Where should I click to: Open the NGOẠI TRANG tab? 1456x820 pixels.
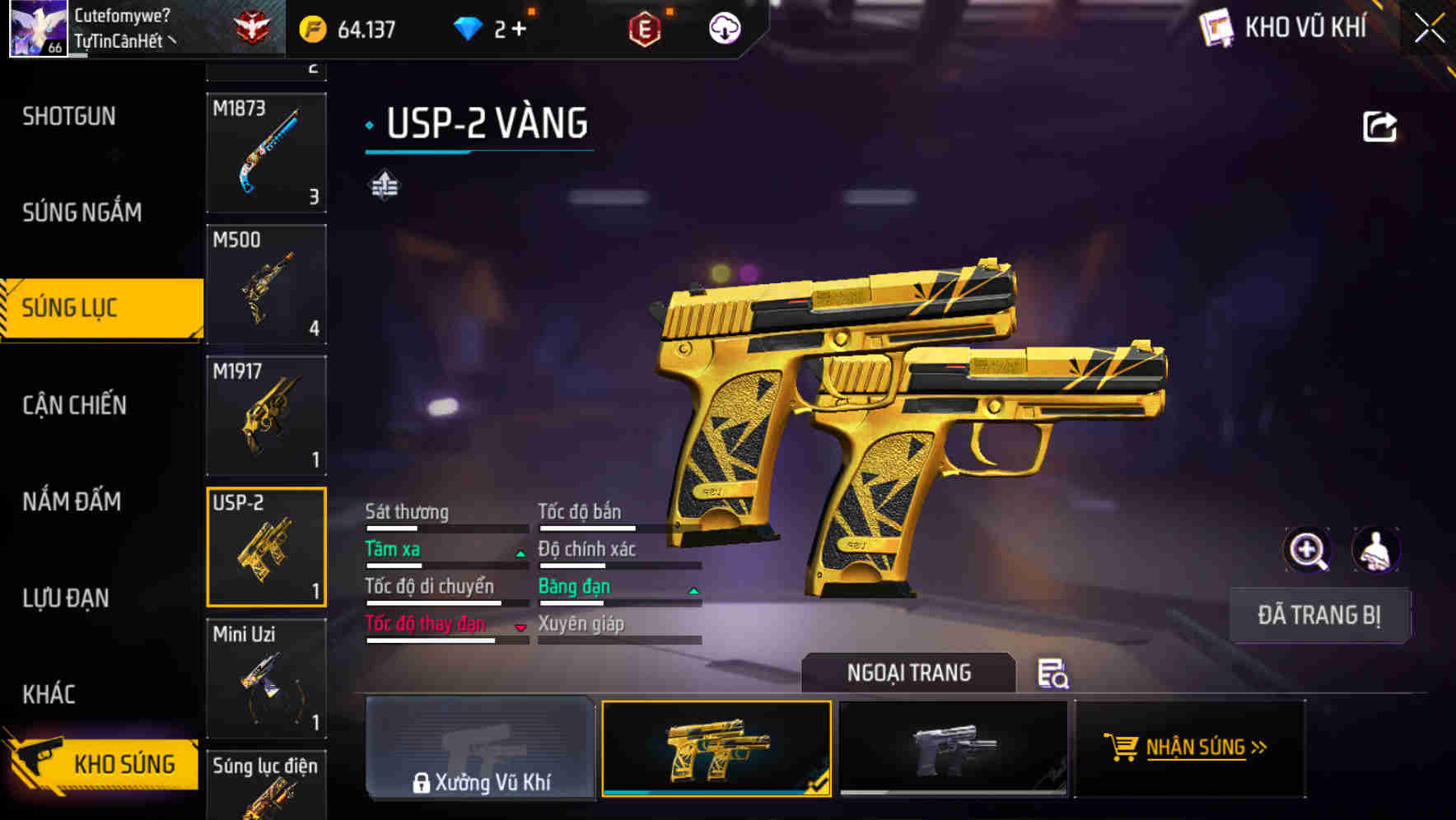(x=908, y=673)
